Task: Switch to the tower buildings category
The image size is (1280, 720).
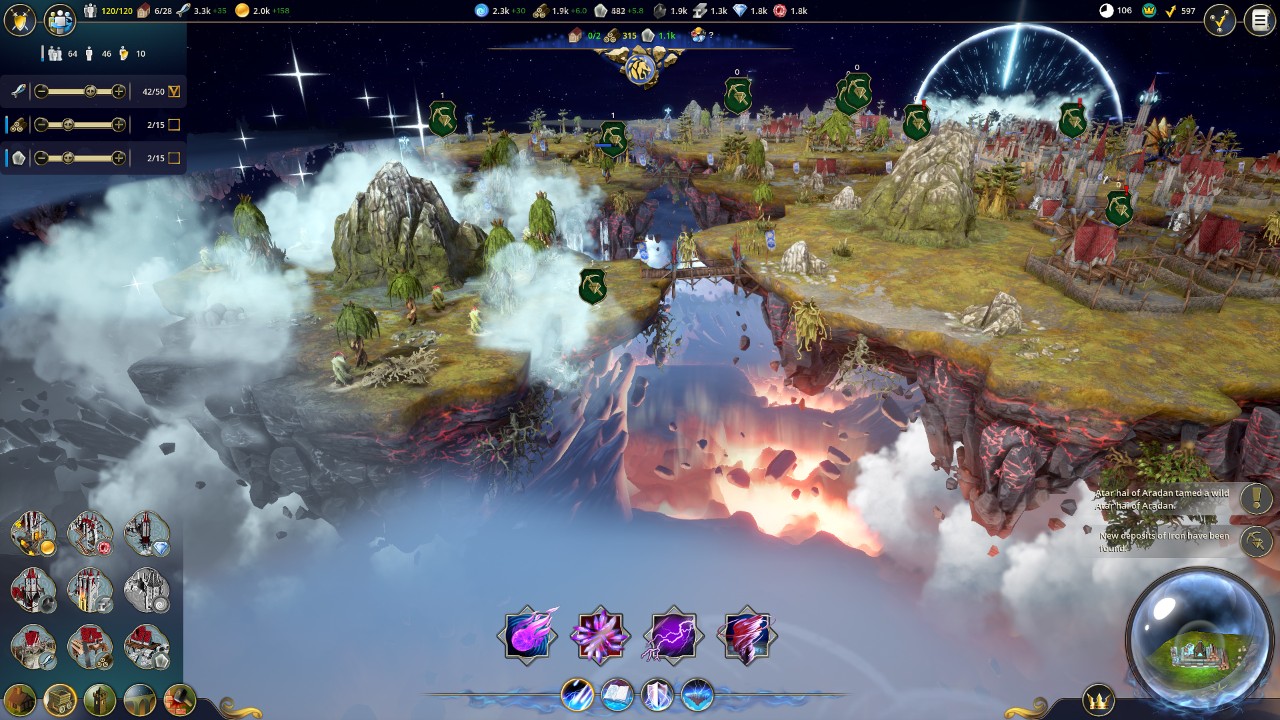Action: coord(100,699)
